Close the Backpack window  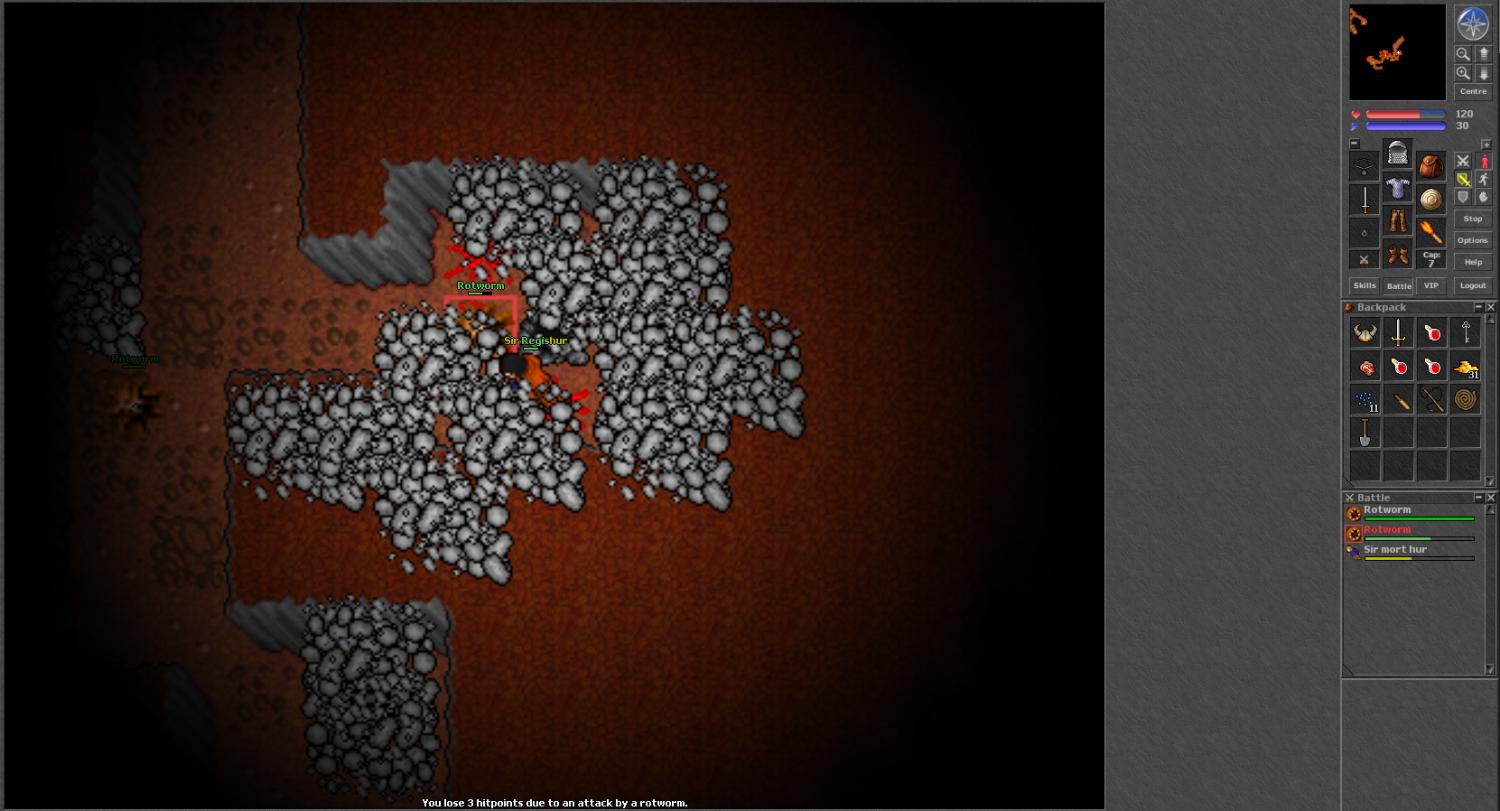pyautogui.click(x=1490, y=307)
